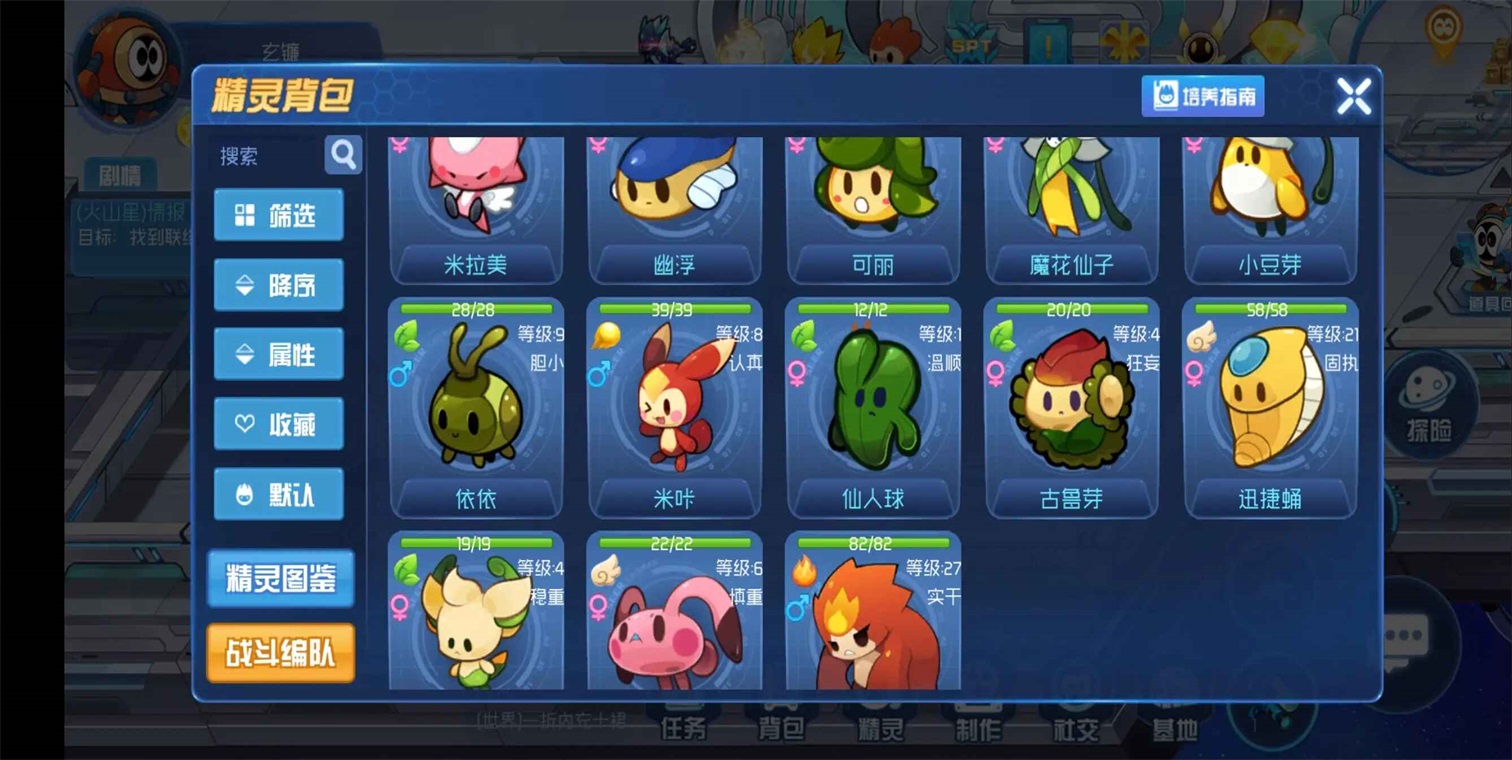This screenshot has width=1512, height=760.
Task: Toggle the 收藏 (Favorites) filter
Action: tap(279, 423)
